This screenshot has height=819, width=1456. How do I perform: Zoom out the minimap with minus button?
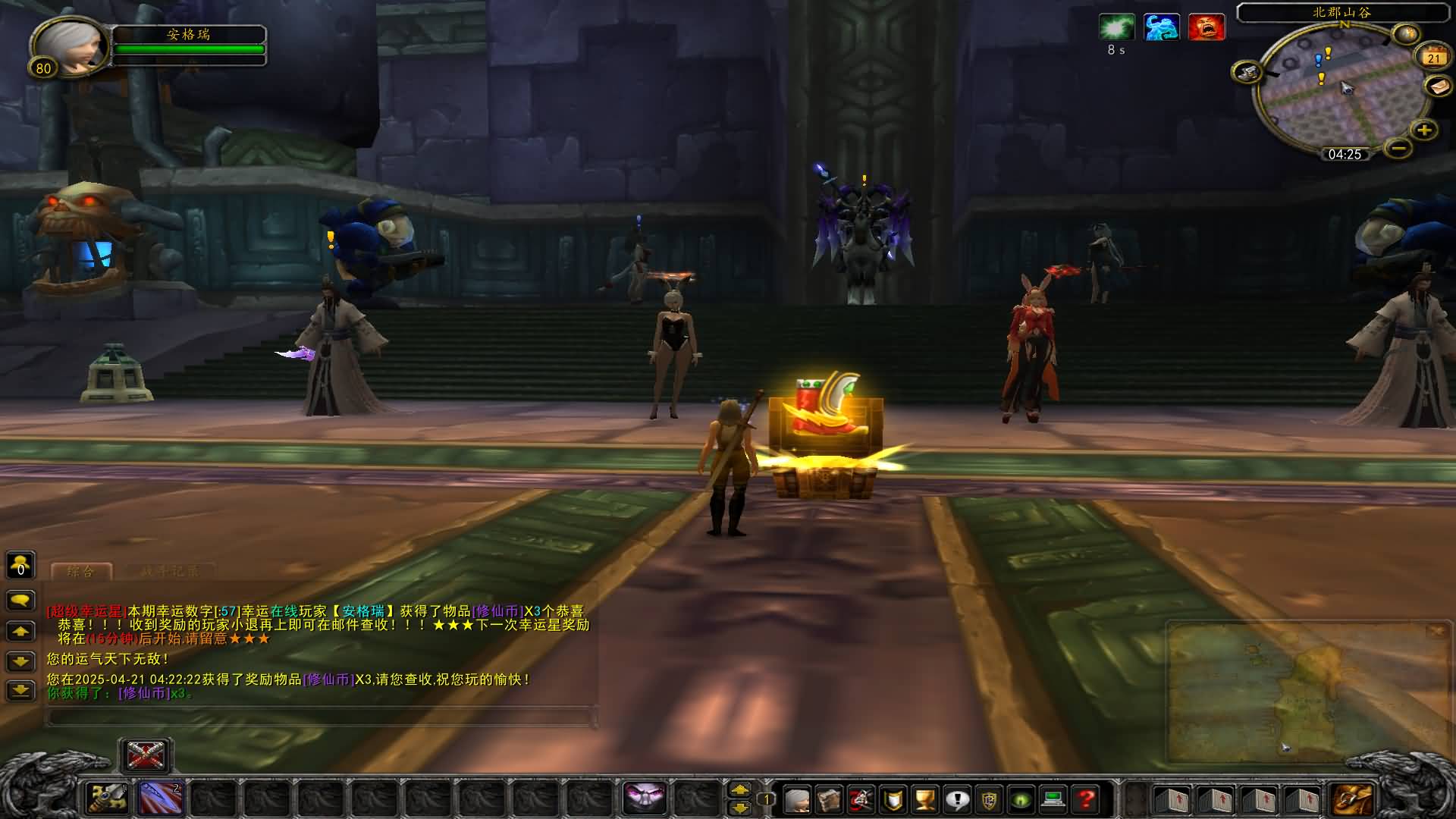tap(1398, 147)
